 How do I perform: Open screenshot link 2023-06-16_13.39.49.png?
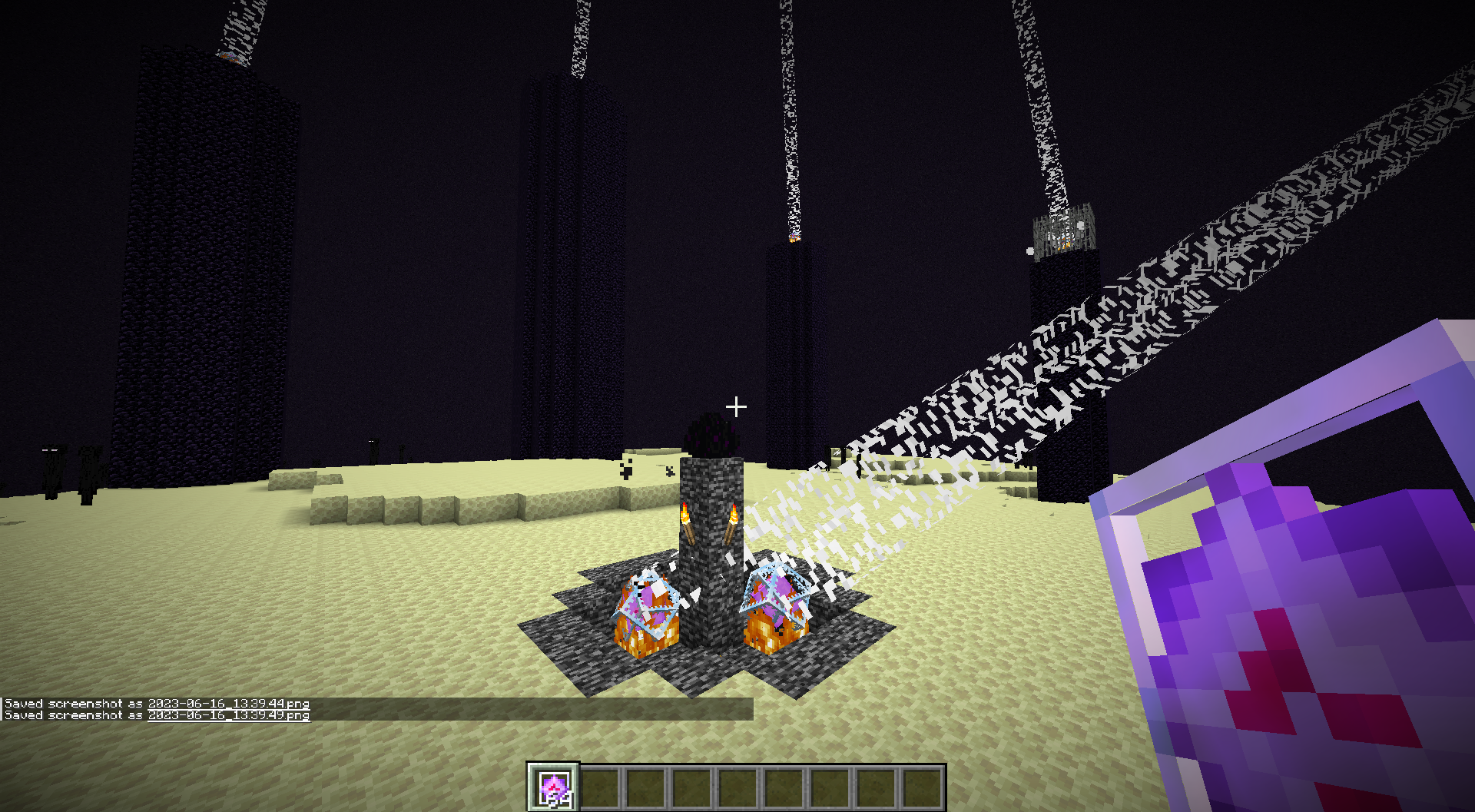click(x=228, y=715)
